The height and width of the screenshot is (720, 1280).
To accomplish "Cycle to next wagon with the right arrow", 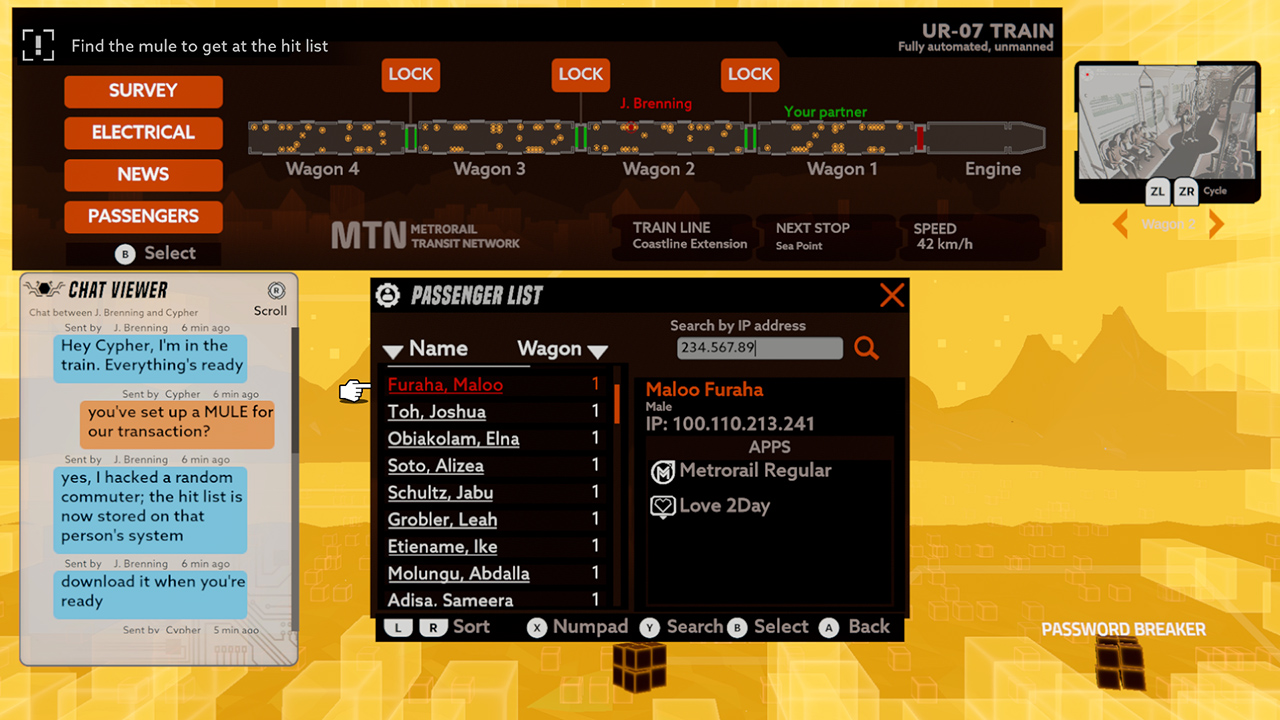I will point(1214,224).
